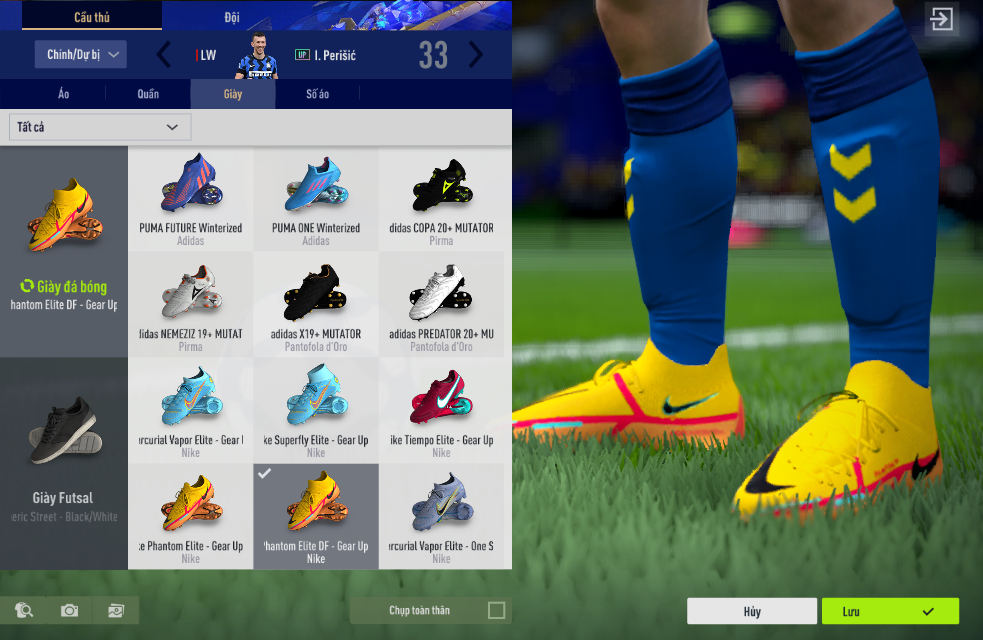Go to the next player arrow
Image resolution: width=983 pixels, height=640 pixels.
point(476,55)
